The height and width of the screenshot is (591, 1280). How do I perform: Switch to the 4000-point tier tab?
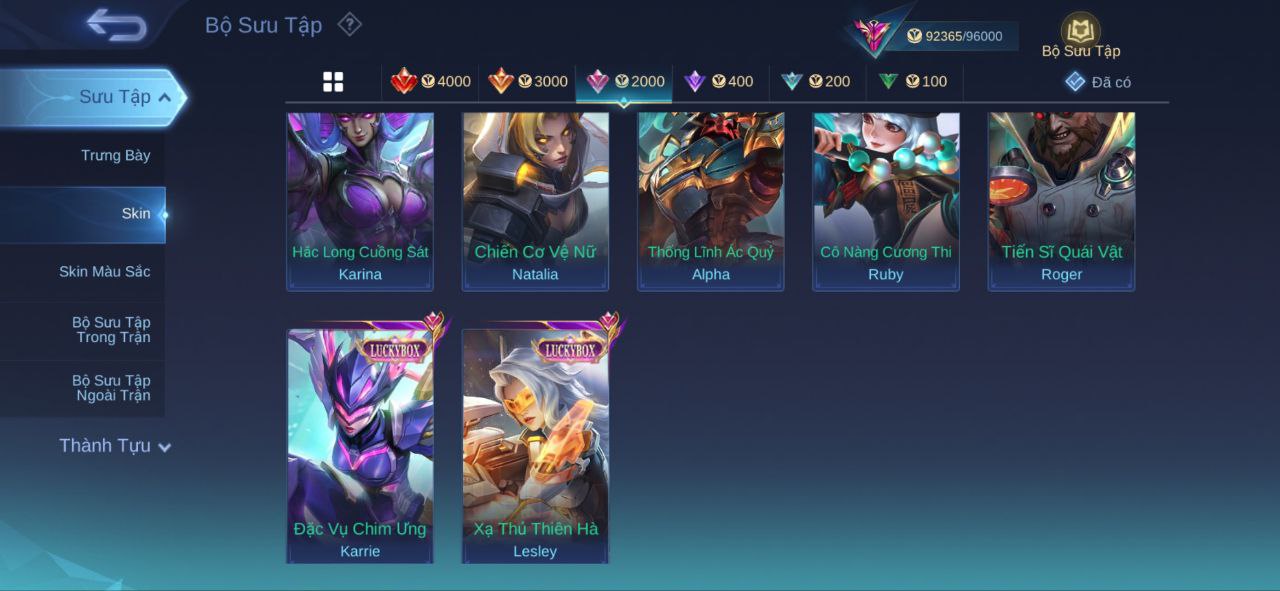pyautogui.click(x=431, y=82)
